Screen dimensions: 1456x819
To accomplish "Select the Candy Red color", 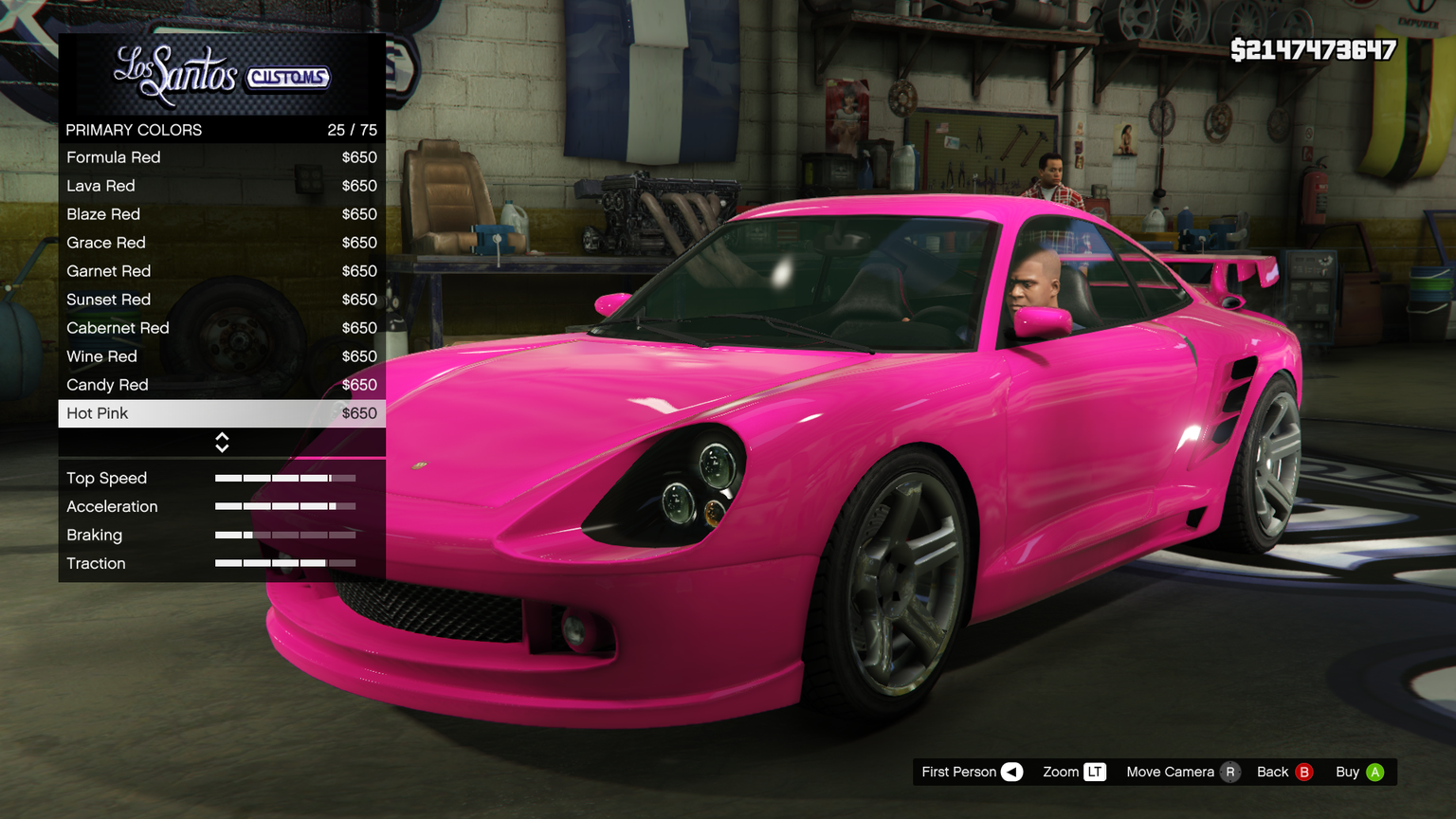I will coord(221,385).
